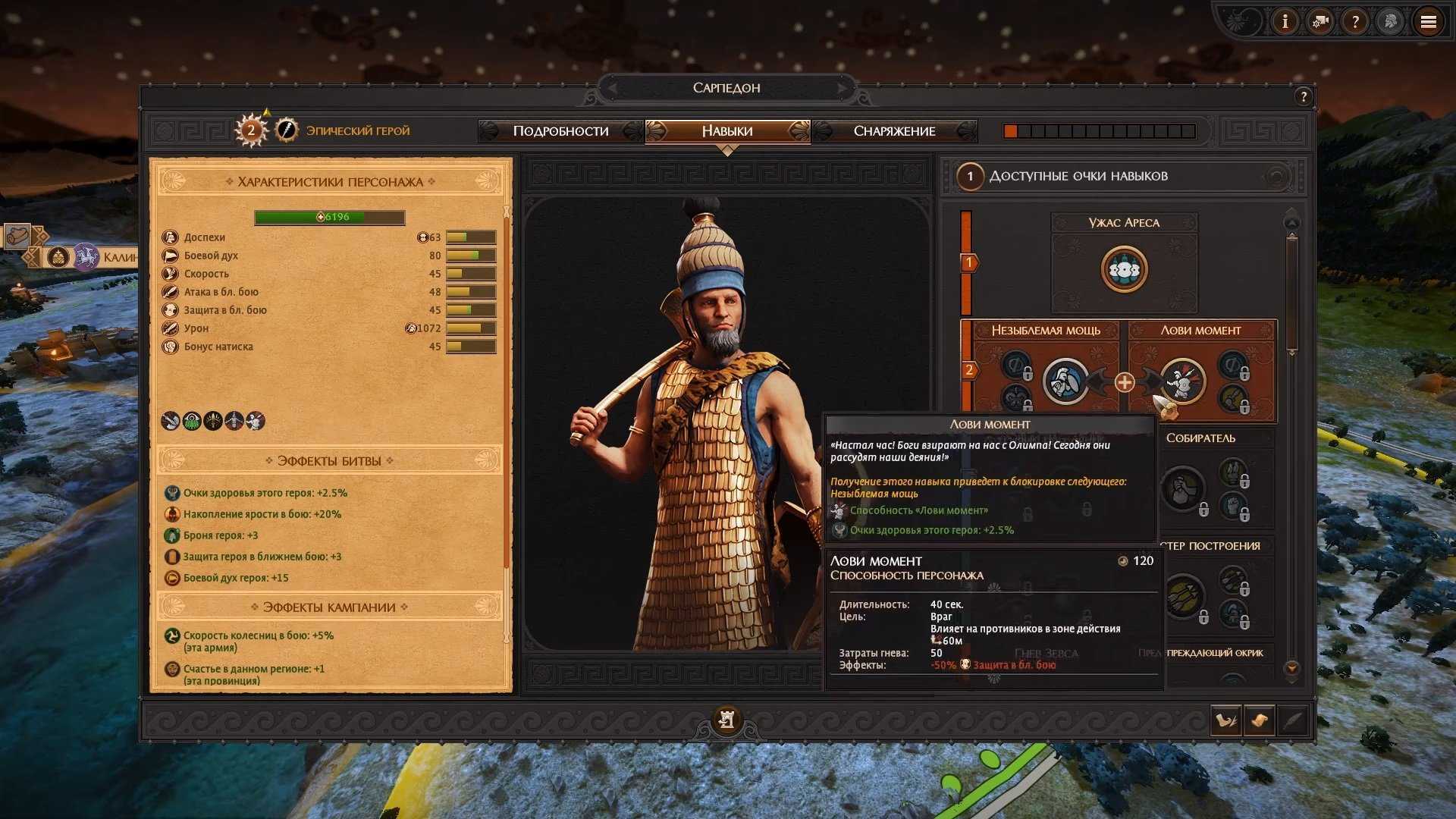Click the info 'i' button at top right
Screen dimensions: 1456x819
[1285, 22]
